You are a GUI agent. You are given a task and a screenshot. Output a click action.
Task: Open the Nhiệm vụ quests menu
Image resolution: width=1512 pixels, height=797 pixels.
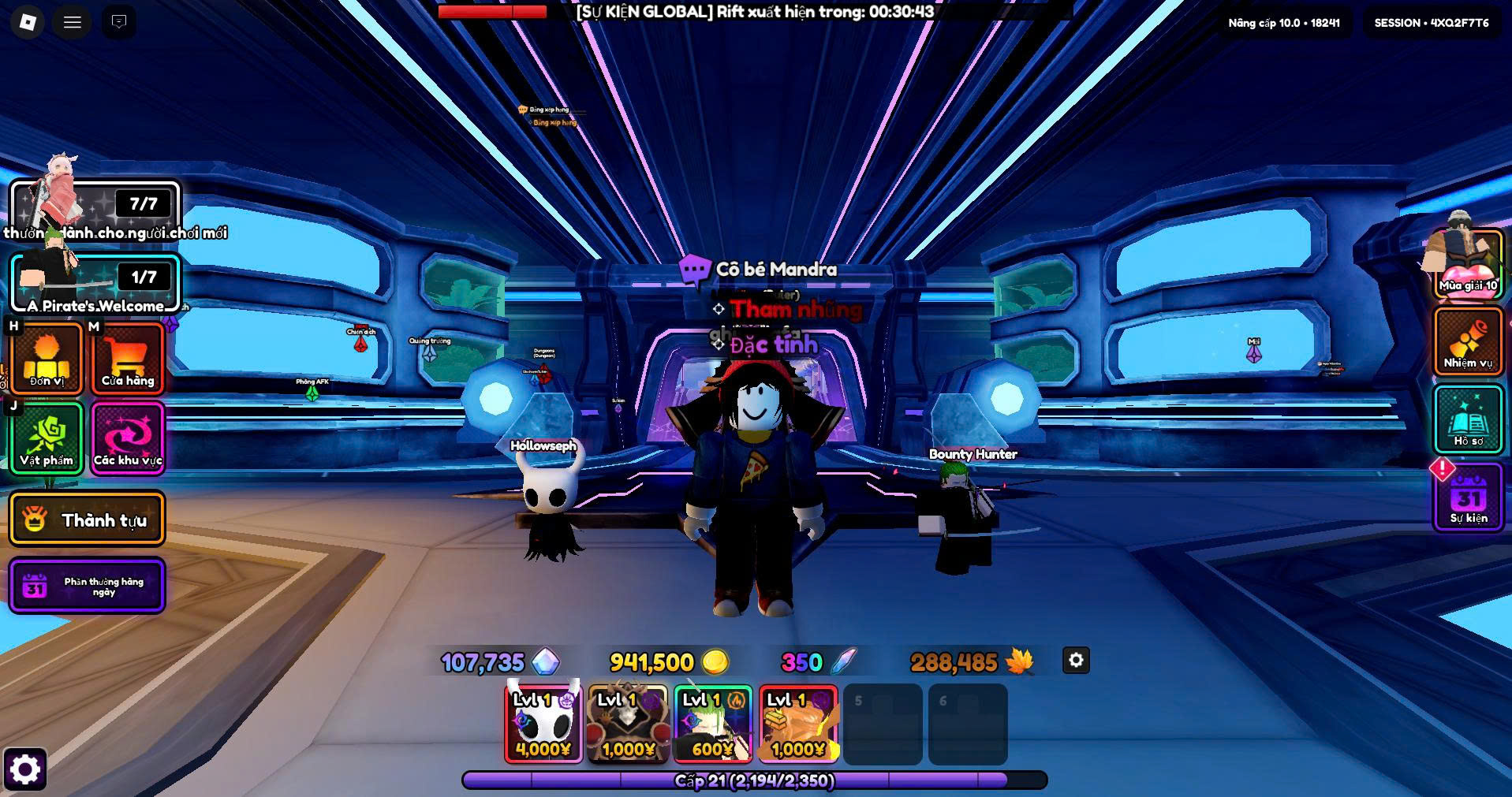(x=1468, y=341)
